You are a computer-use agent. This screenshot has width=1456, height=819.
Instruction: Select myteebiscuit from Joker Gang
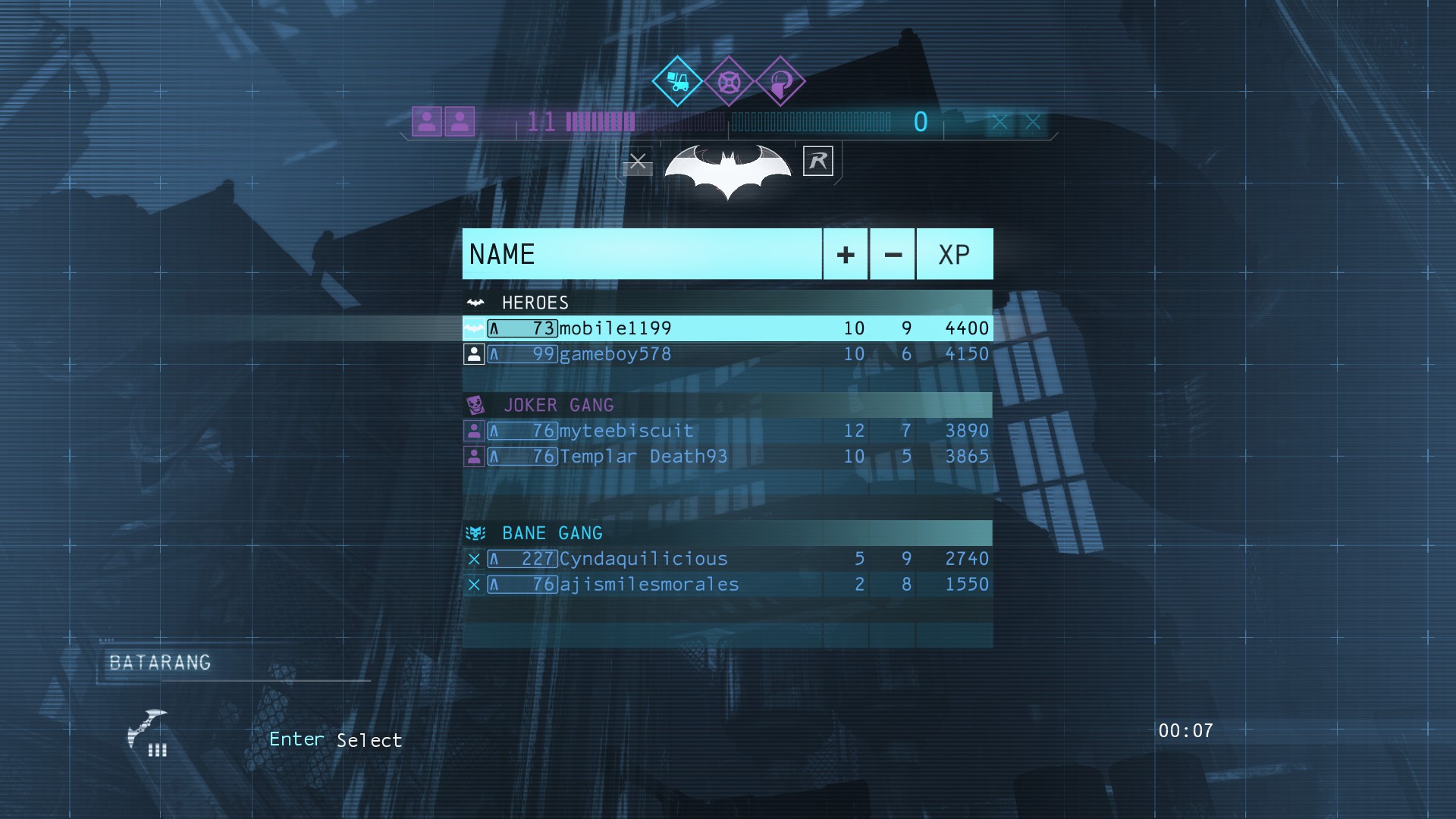coord(726,431)
